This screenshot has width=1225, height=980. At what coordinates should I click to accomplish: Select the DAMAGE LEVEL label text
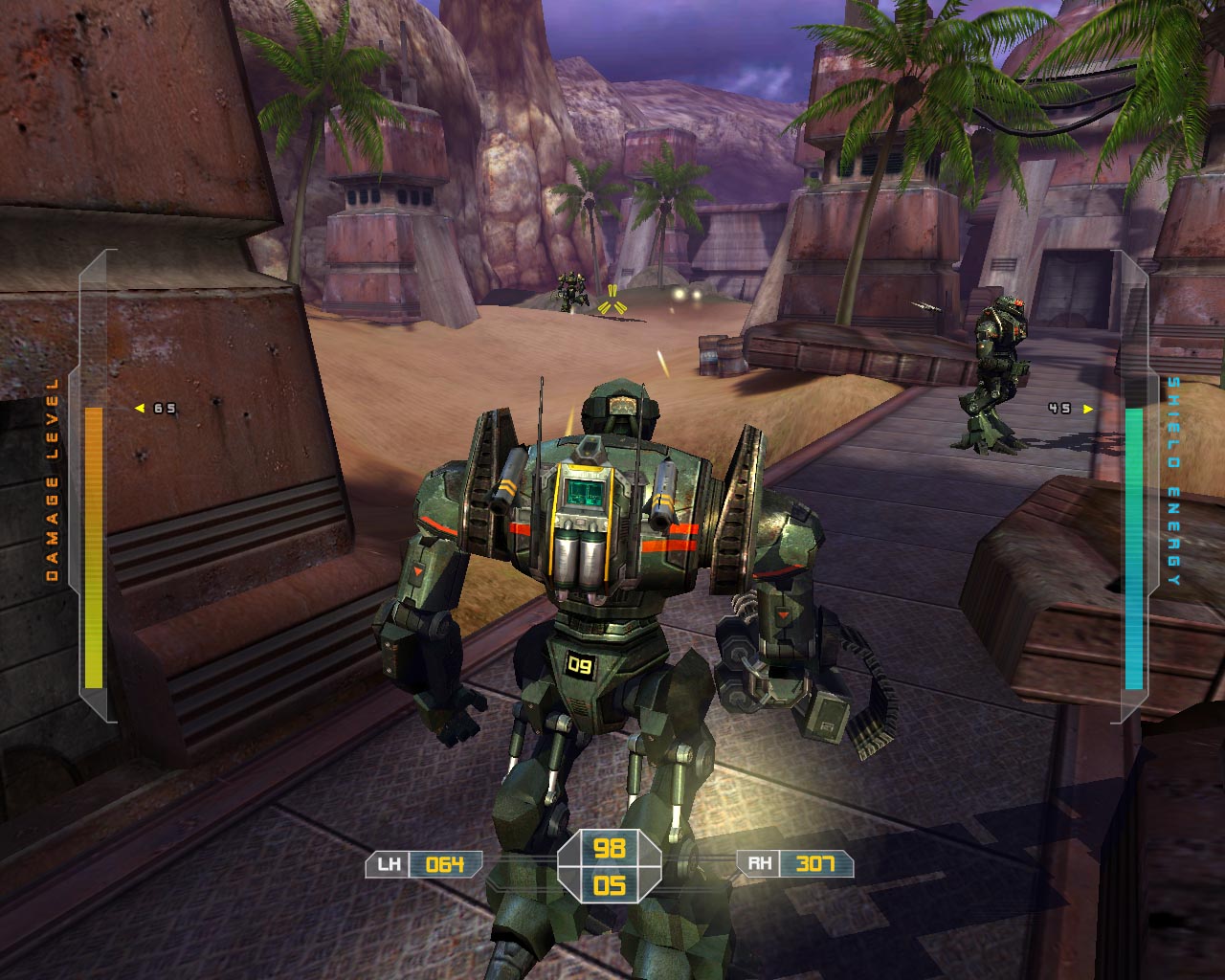pos(53,479)
